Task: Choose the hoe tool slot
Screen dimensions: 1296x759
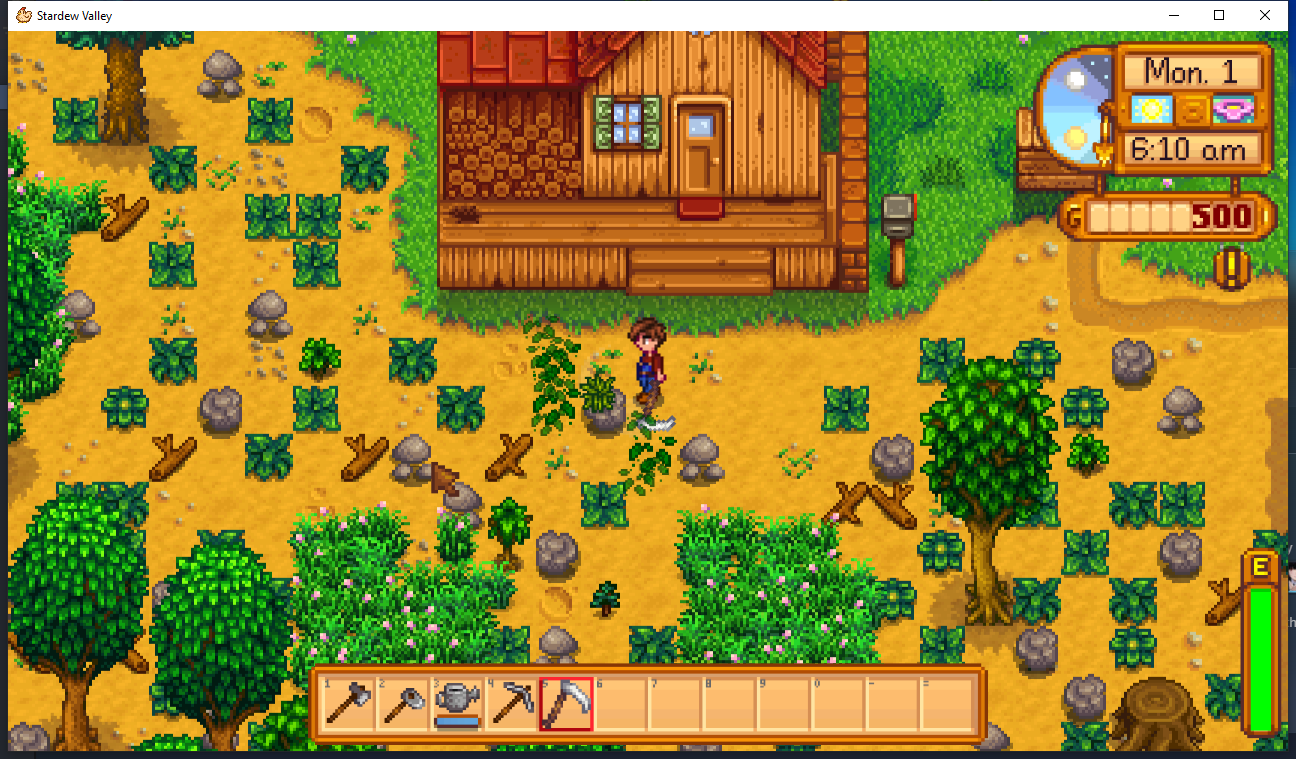Action: (x=403, y=704)
